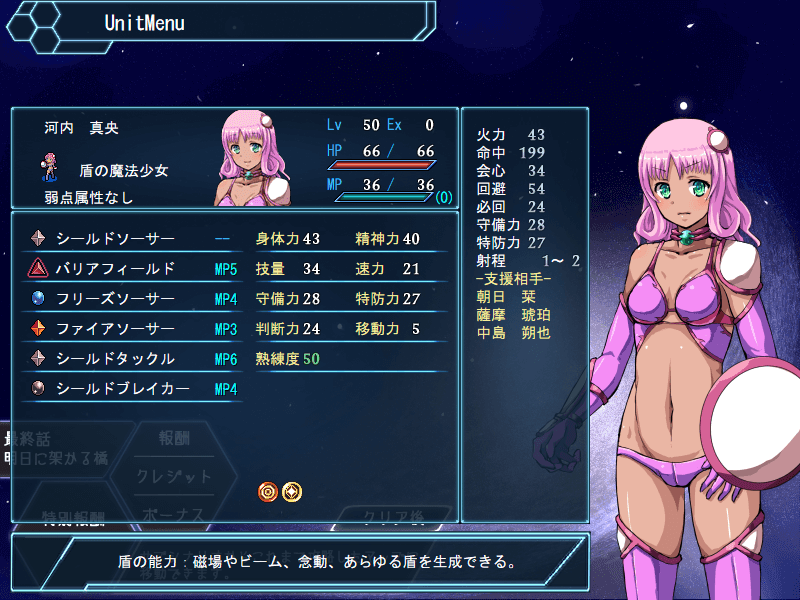Open the dimmed クレジット menu entry
The height and width of the screenshot is (600, 800).
[174, 477]
